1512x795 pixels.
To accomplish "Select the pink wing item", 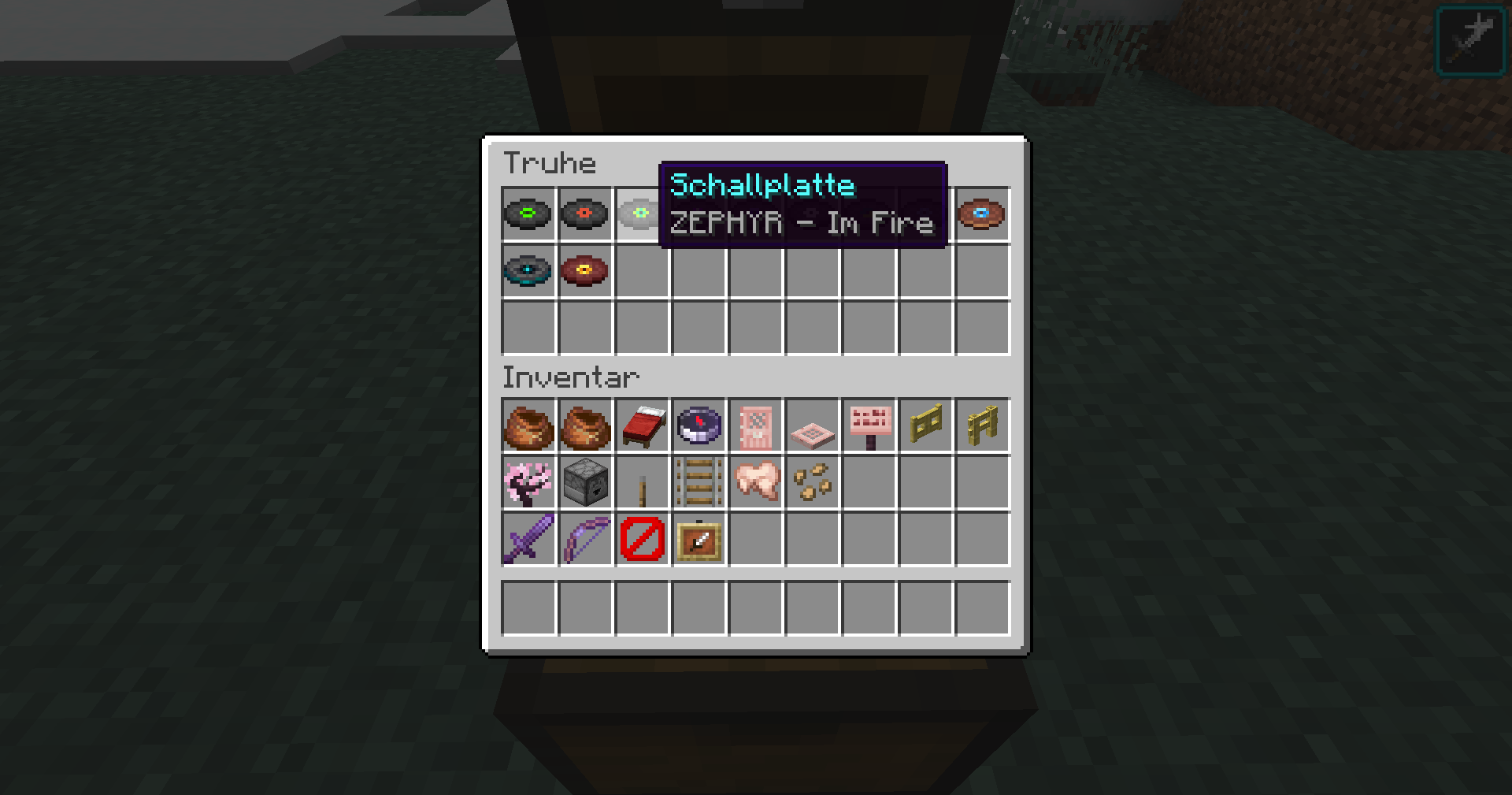I will pyautogui.click(x=754, y=483).
